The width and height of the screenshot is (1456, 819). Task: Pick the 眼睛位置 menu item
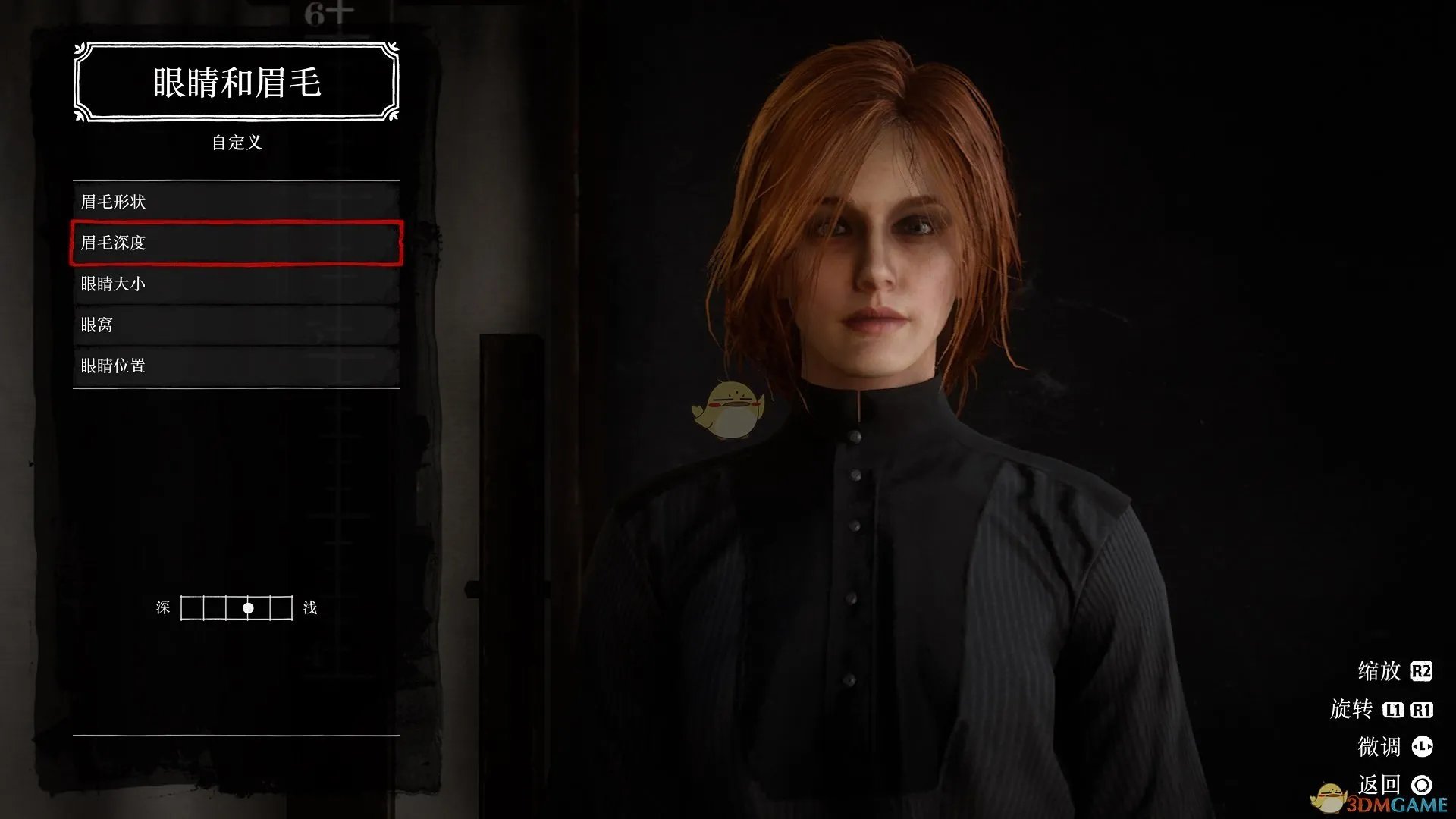(x=236, y=366)
